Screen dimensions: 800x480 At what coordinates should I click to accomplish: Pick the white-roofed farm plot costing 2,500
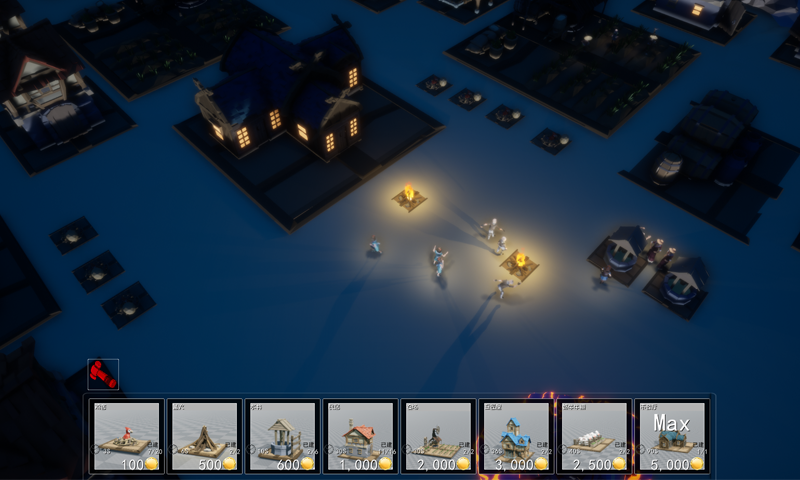click(594, 437)
